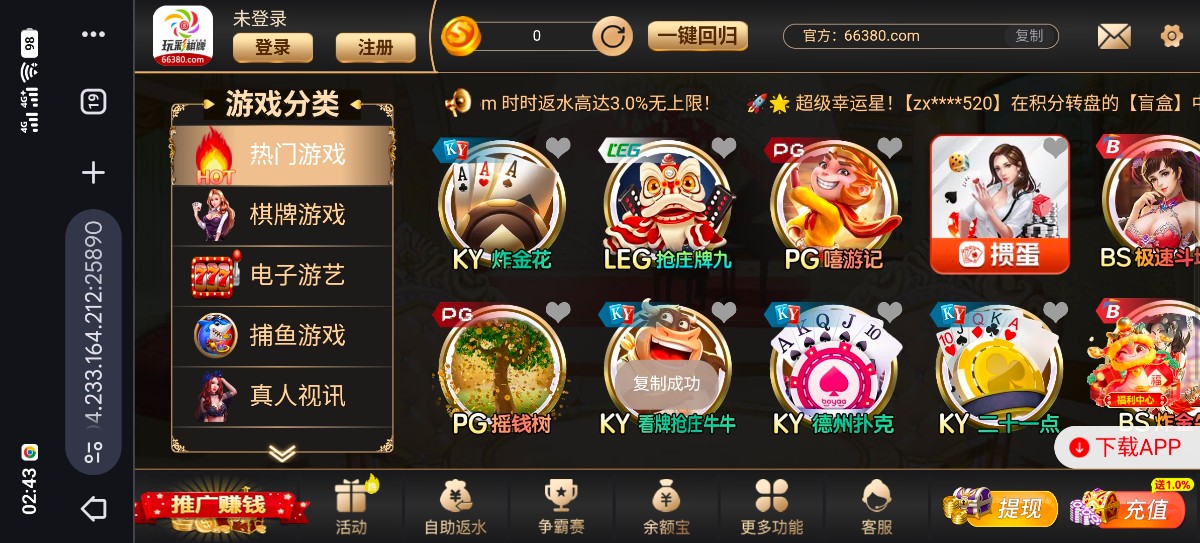Expand the category list down arrow
Viewport: 1200px width, 543px height.
point(282,453)
